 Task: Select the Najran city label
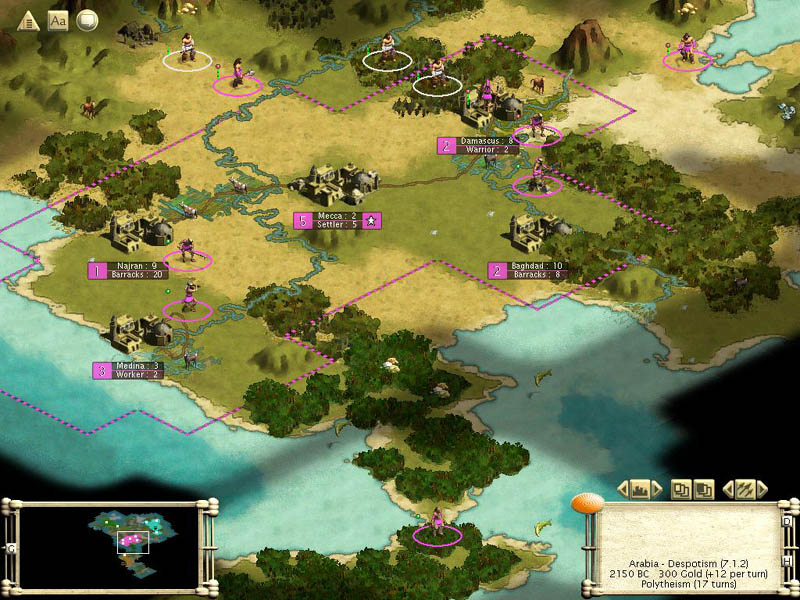(137, 270)
